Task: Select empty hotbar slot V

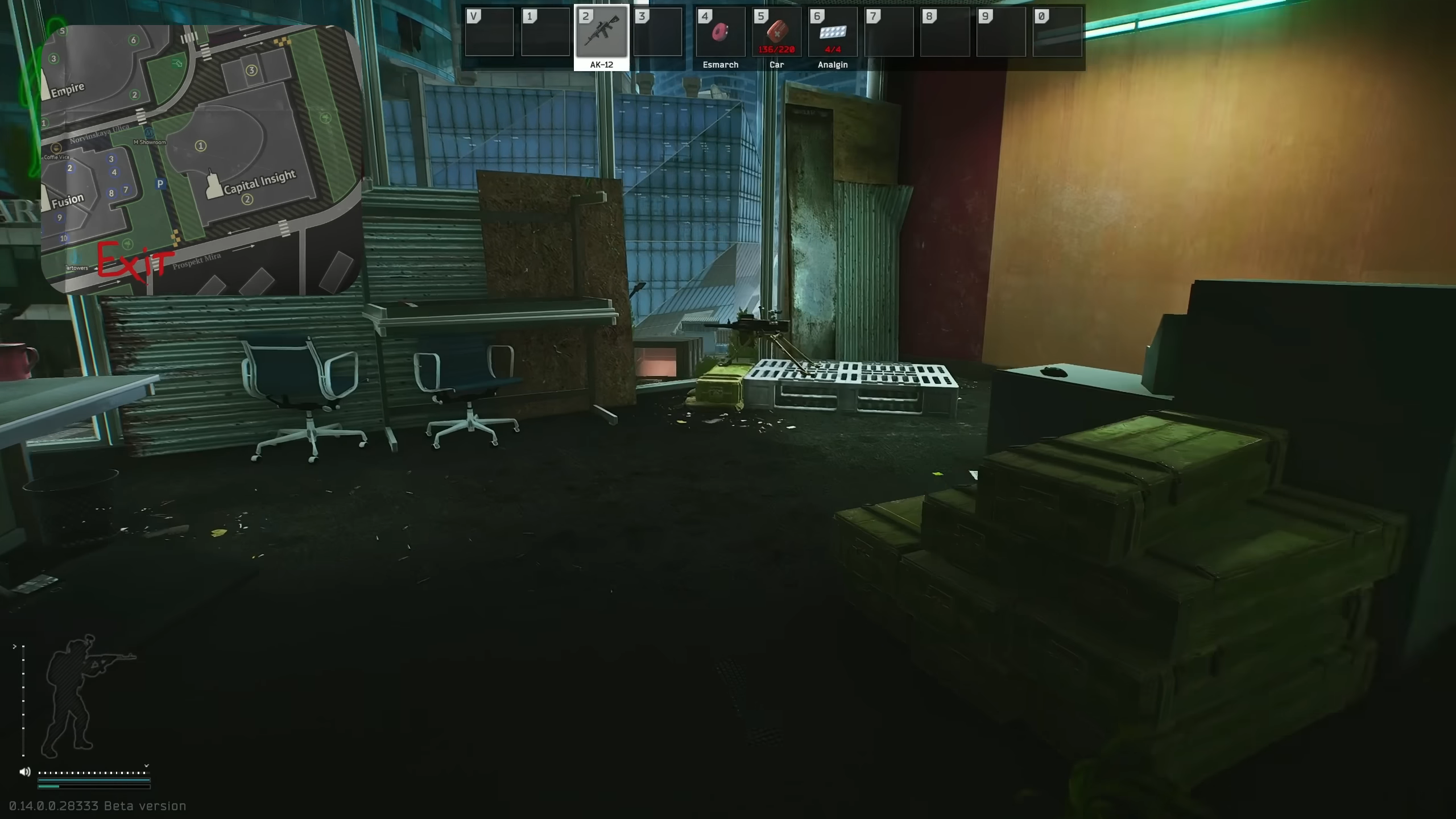Action: [x=490, y=33]
